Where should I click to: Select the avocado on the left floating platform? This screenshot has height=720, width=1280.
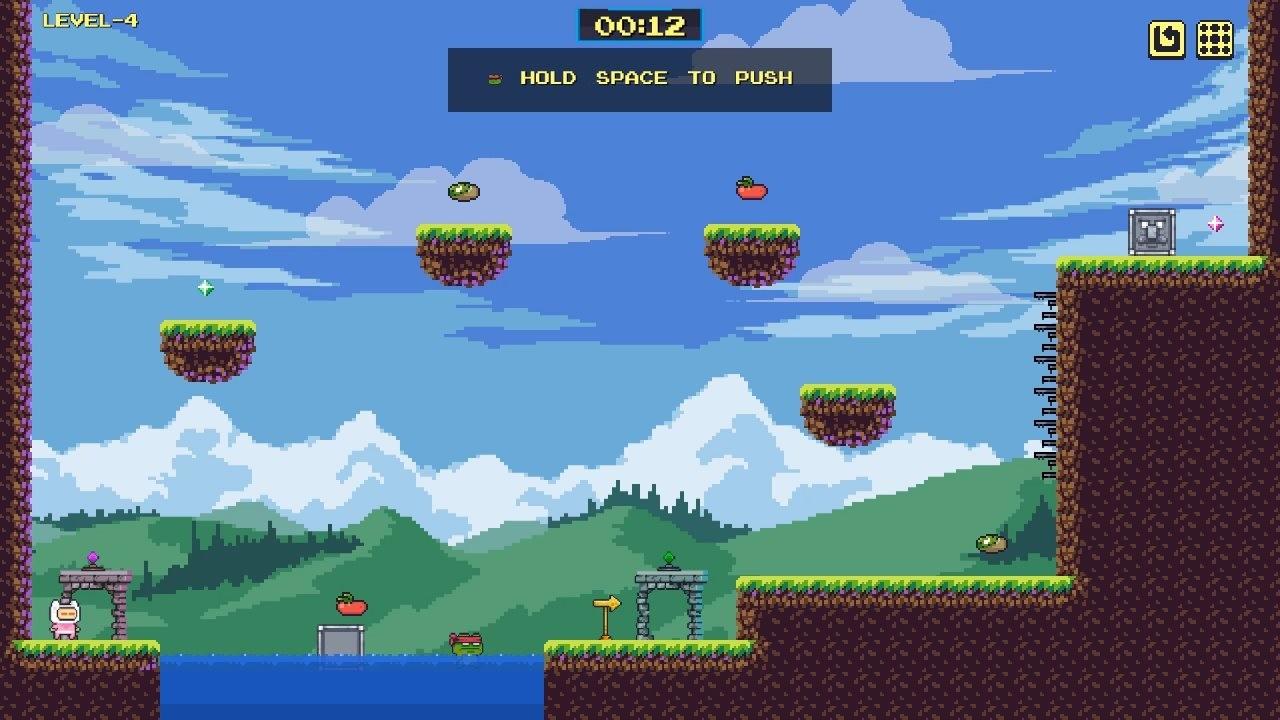click(464, 190)
